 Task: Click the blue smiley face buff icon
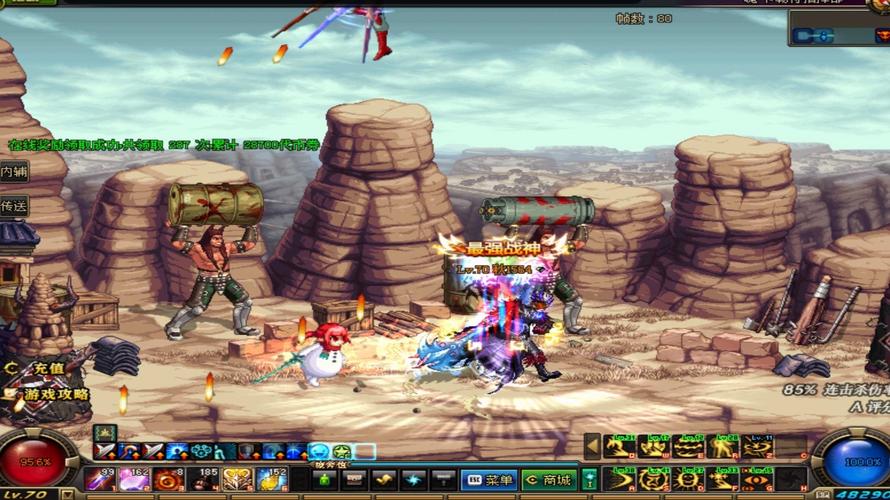point(318,452)
